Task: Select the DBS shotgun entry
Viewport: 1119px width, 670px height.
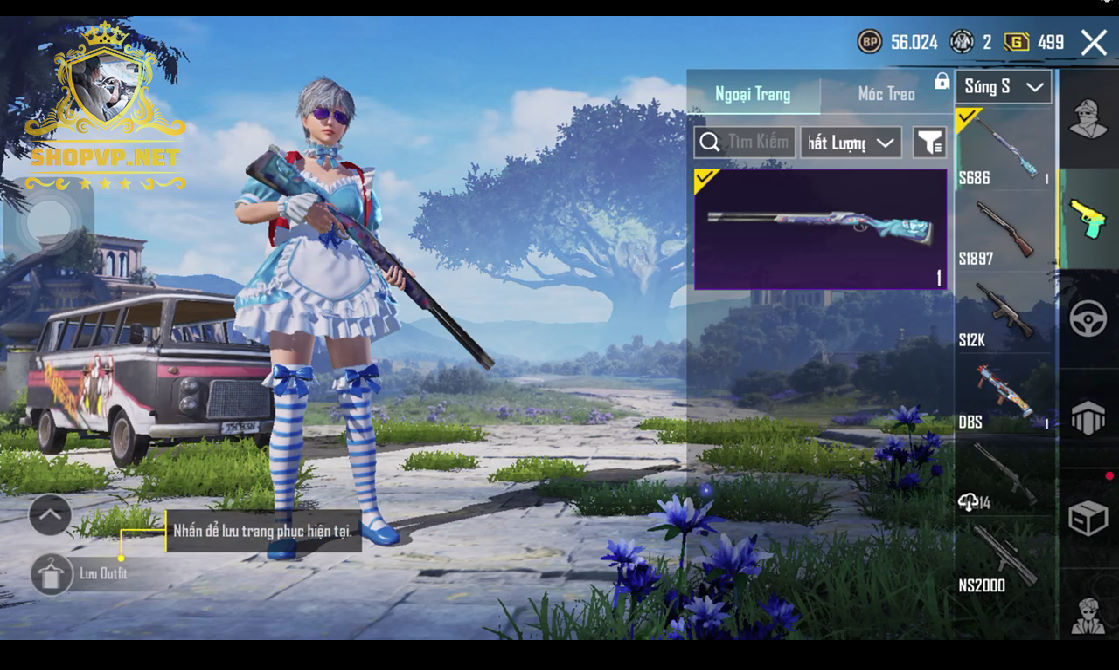Action: 1004,394
